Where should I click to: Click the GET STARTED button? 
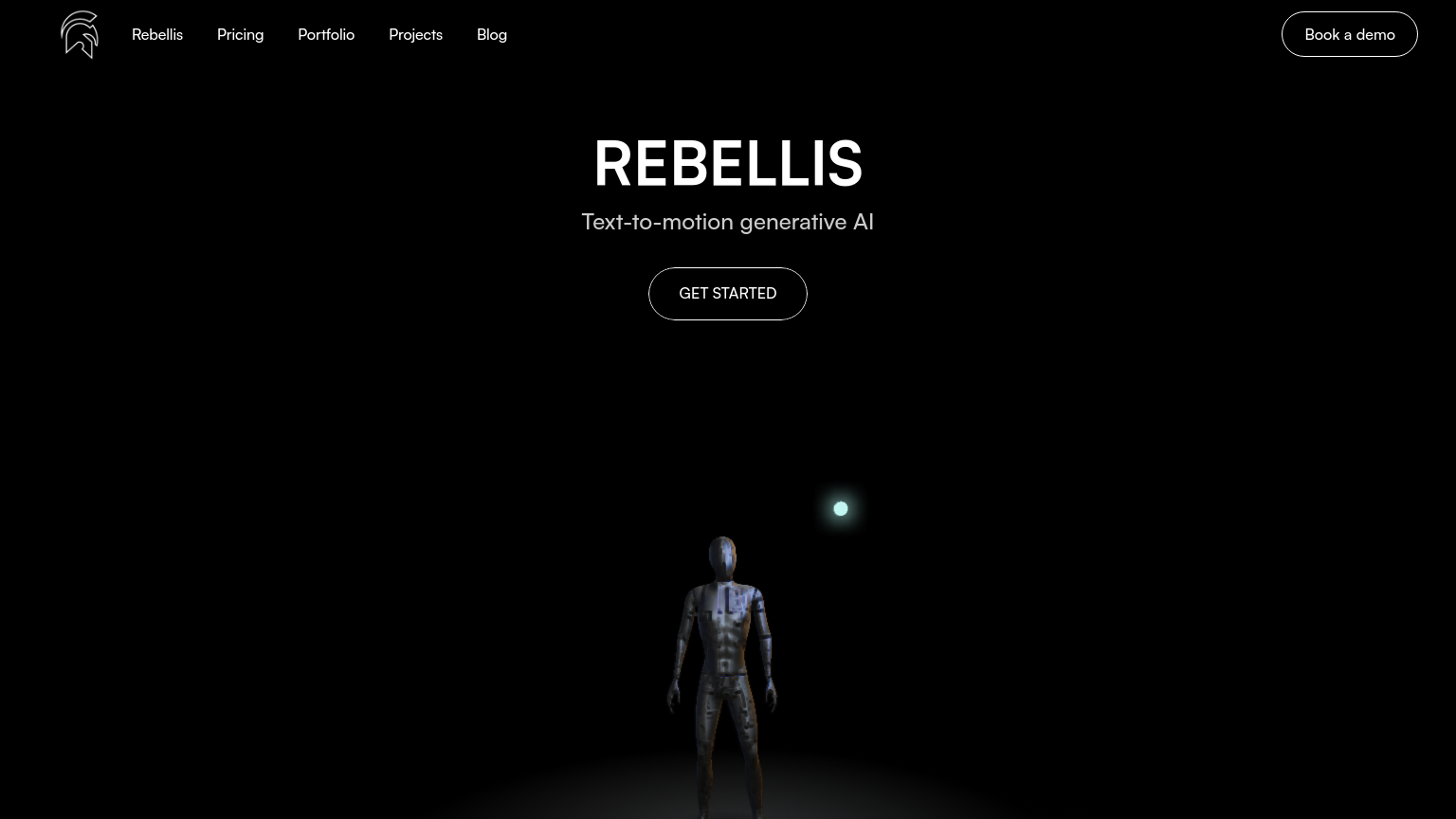tap(728, 294)
